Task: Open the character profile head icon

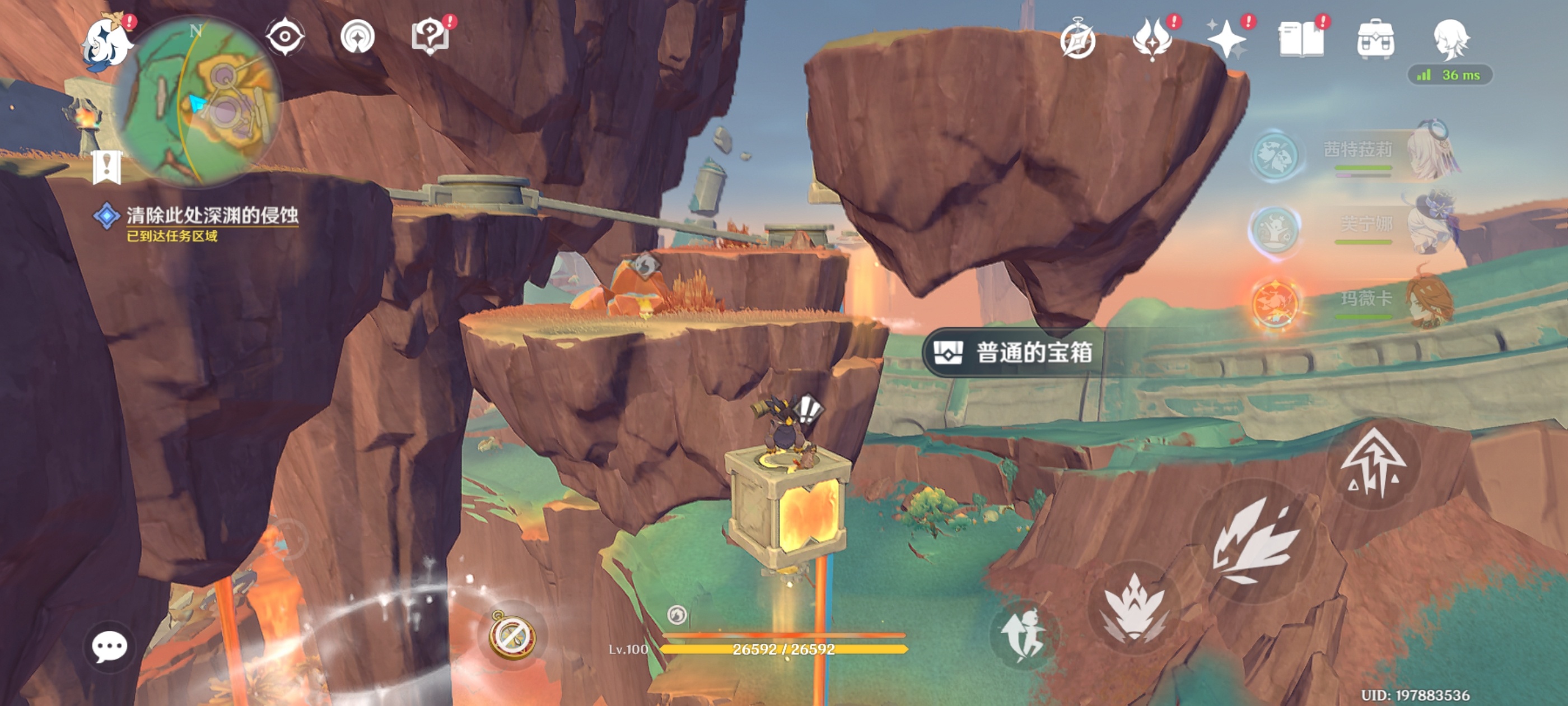Action: 1451,40
